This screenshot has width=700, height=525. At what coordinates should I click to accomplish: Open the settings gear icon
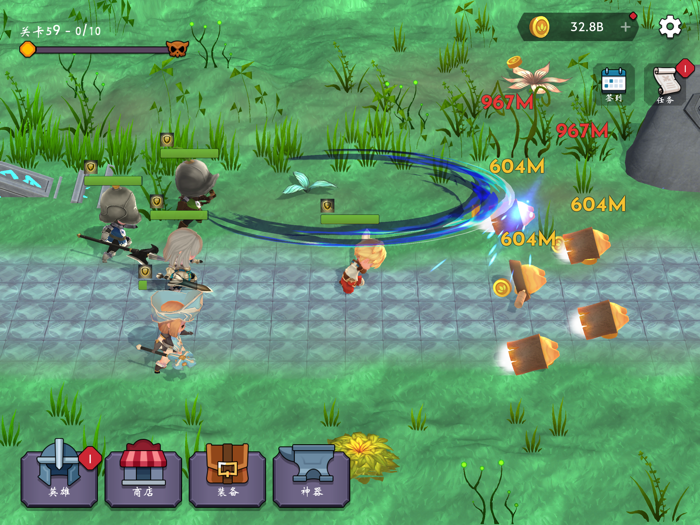click(x=670, y=27)
